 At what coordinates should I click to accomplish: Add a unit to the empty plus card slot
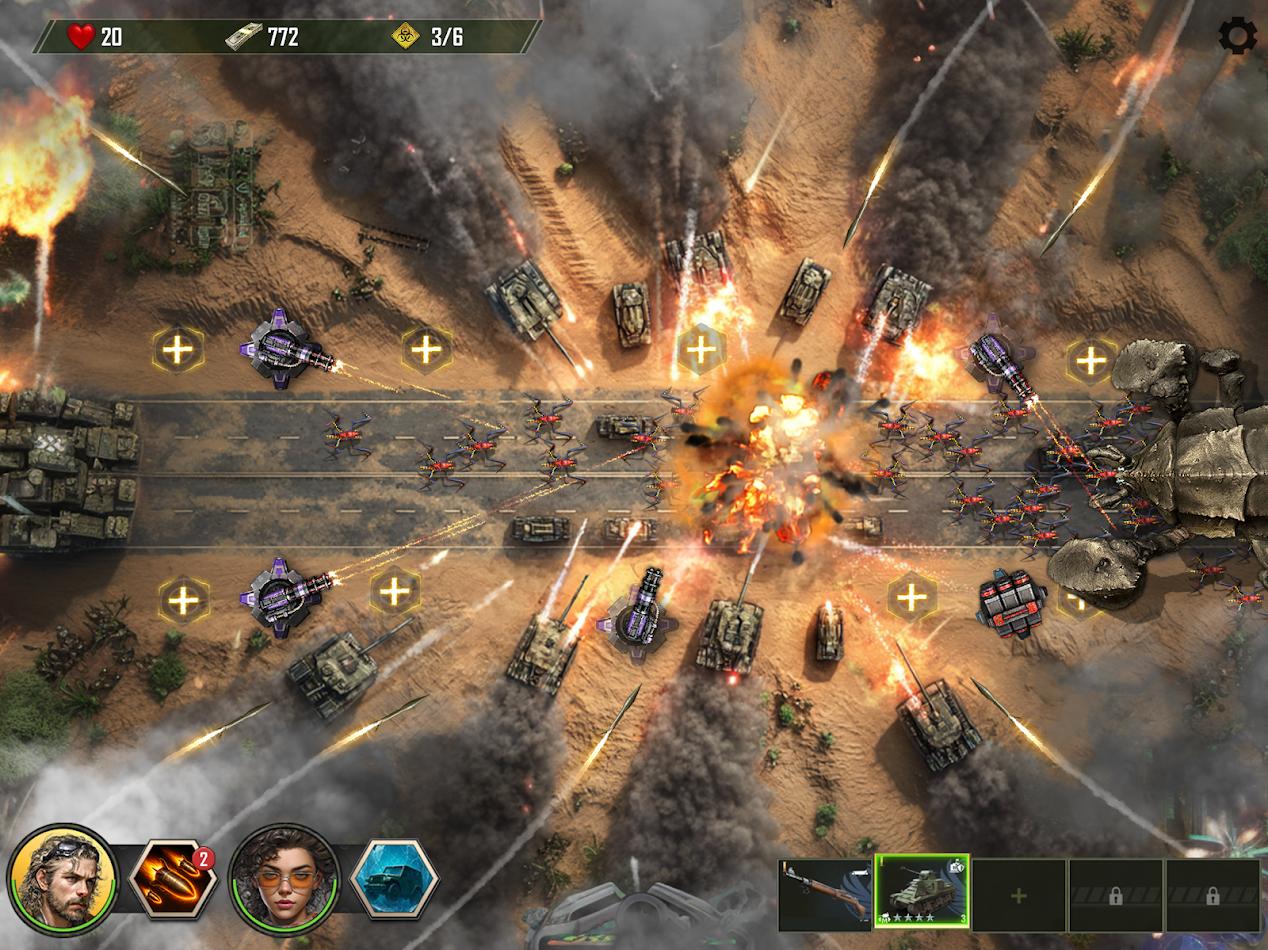click(1018, 895)
